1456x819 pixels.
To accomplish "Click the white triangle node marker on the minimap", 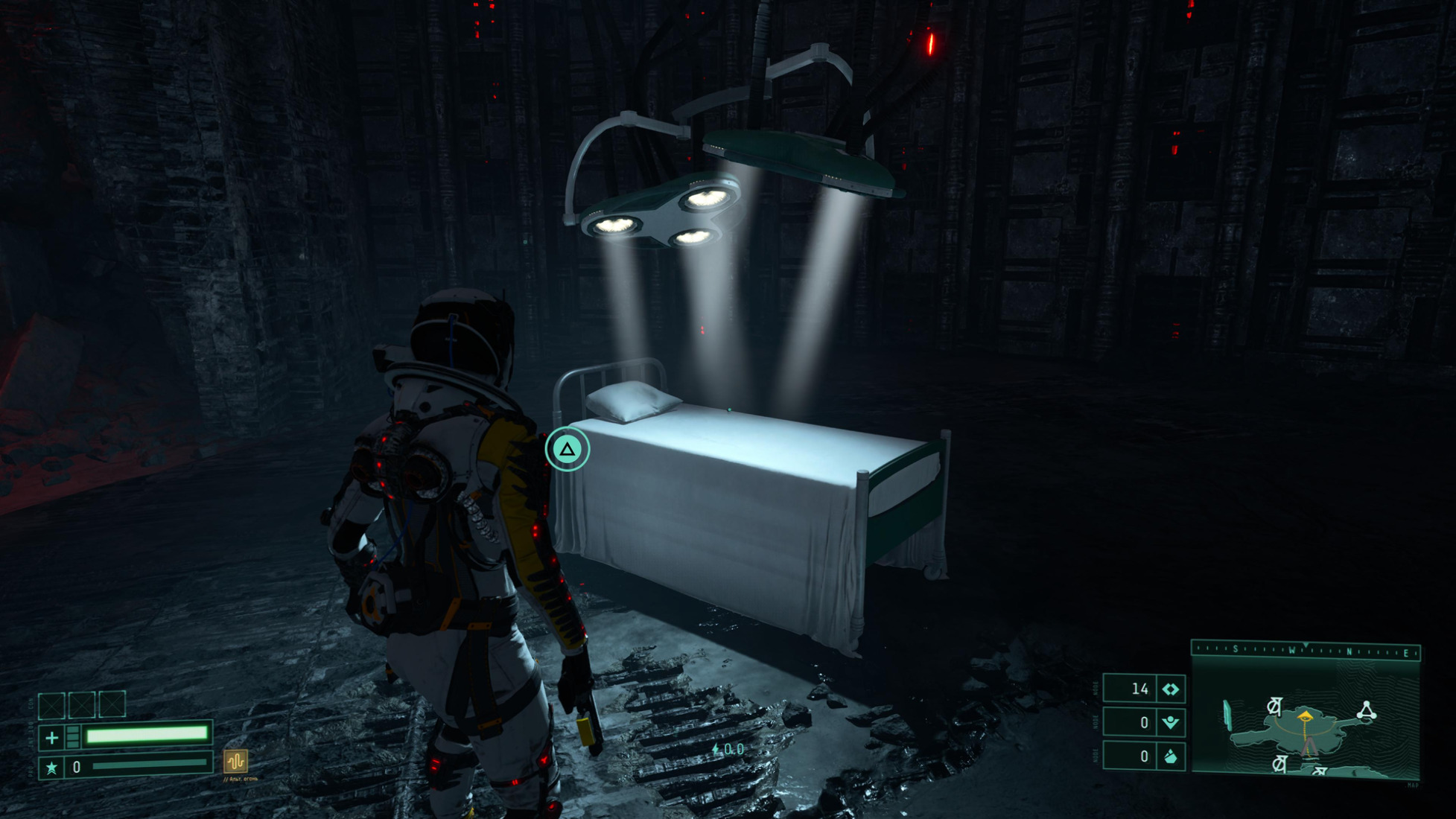I will (x=1366, y=710).
